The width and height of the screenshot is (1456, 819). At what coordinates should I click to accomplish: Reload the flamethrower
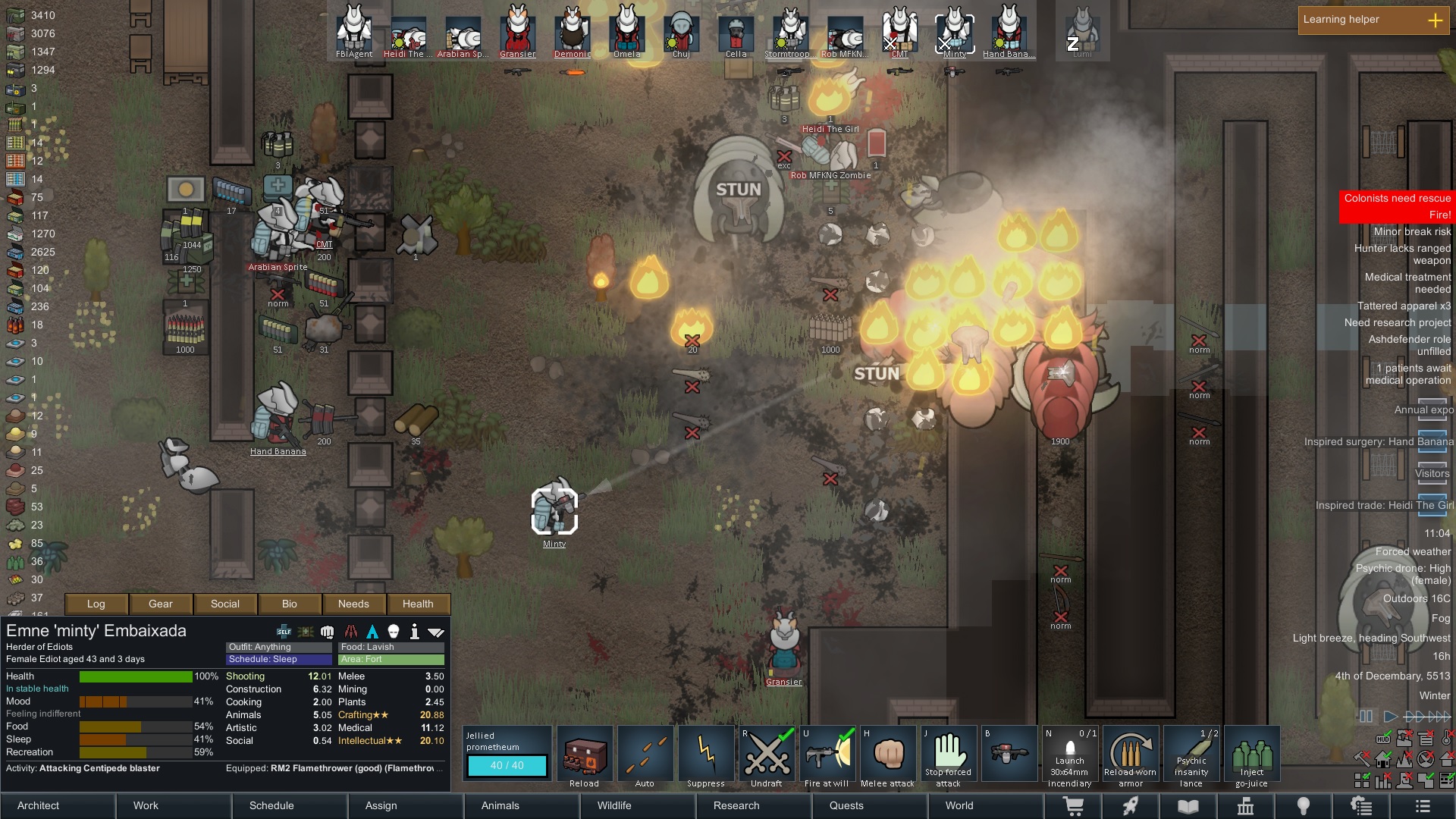point(585,755)
